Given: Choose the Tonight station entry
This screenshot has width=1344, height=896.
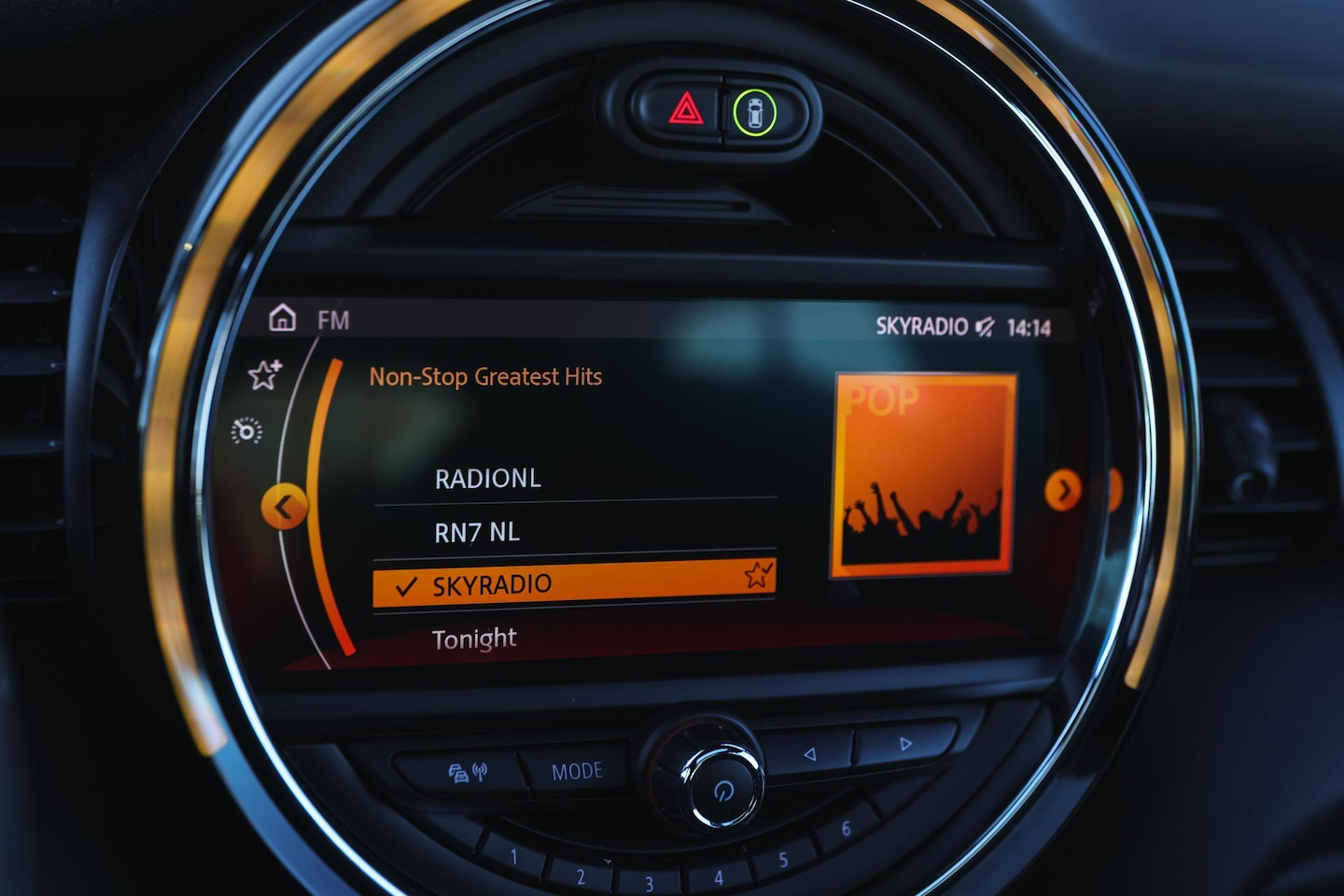Looking at the screenshot, I should pyautogui.click(x=474, y=639).
